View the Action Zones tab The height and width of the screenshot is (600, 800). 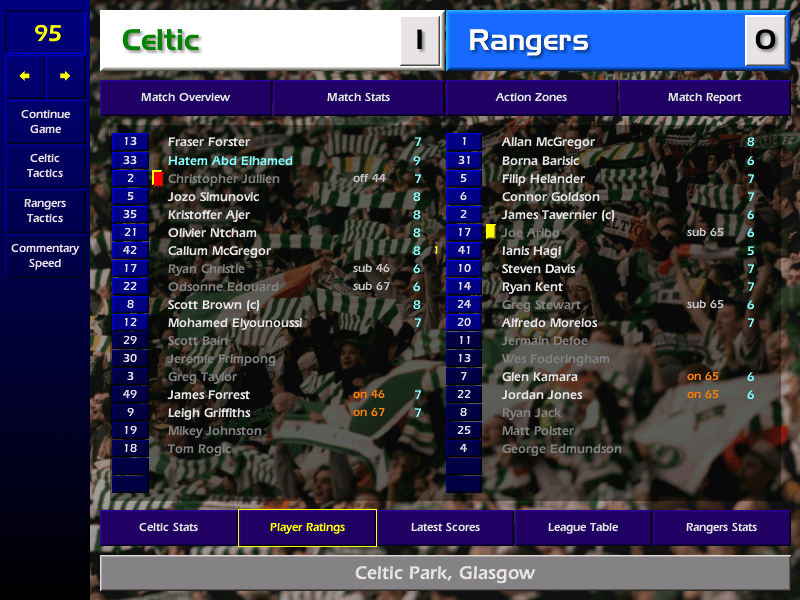click(531, 98)
